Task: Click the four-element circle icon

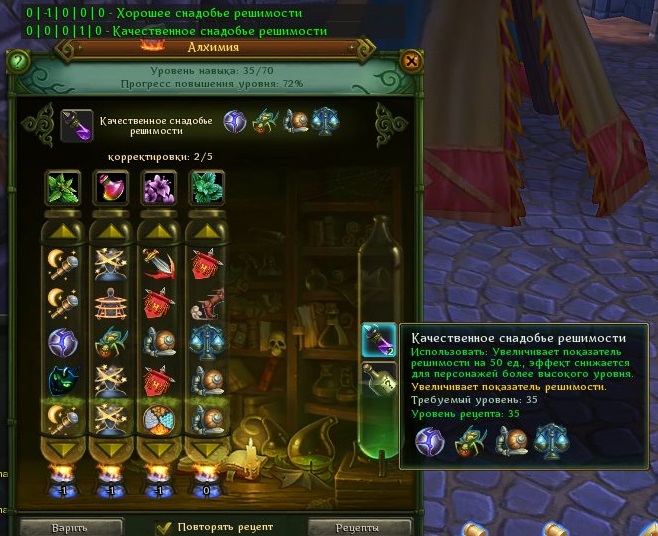Action: click(158, 418)
